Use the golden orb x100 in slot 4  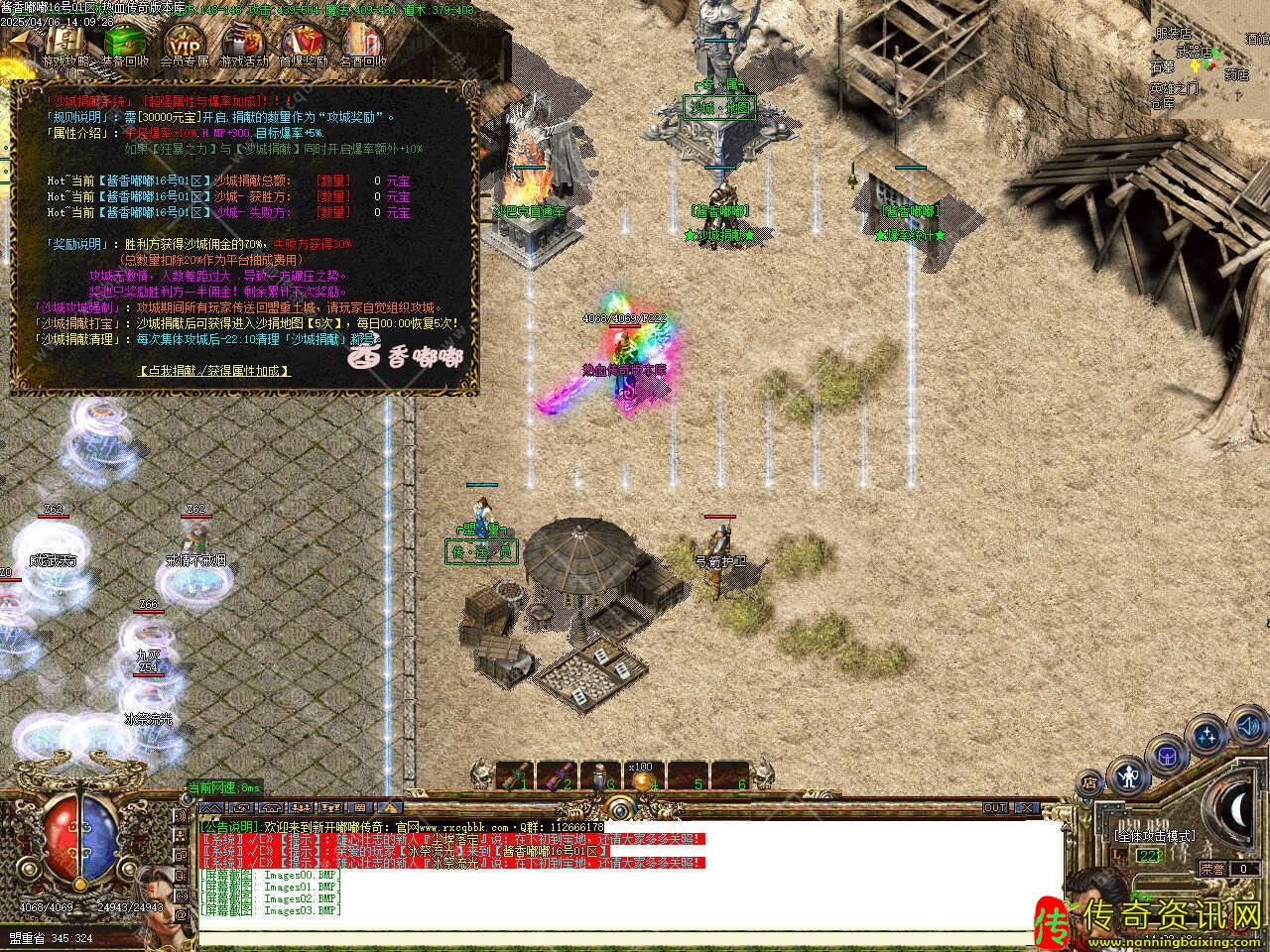tap(639, 777)
